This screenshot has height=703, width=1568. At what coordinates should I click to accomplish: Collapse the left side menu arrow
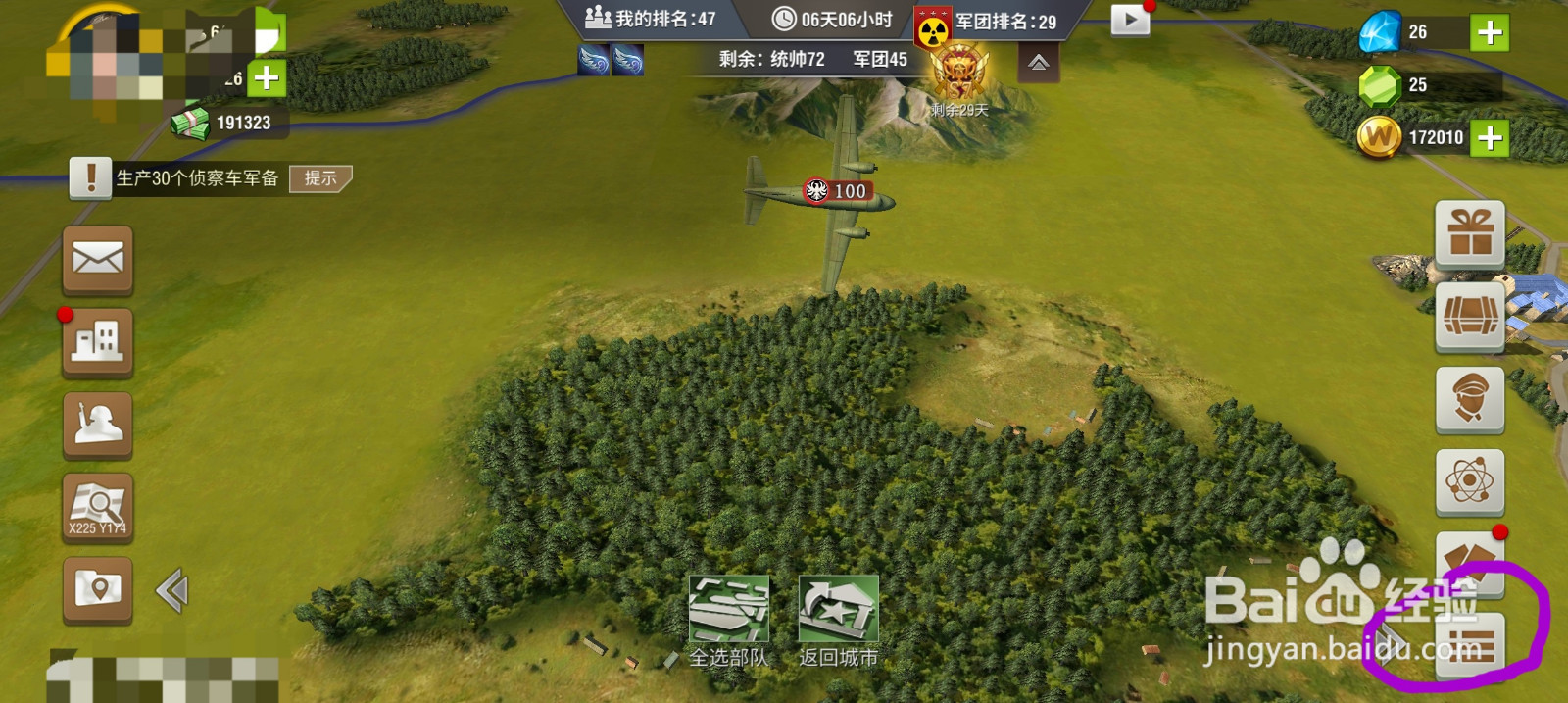[x=172, y=590]
